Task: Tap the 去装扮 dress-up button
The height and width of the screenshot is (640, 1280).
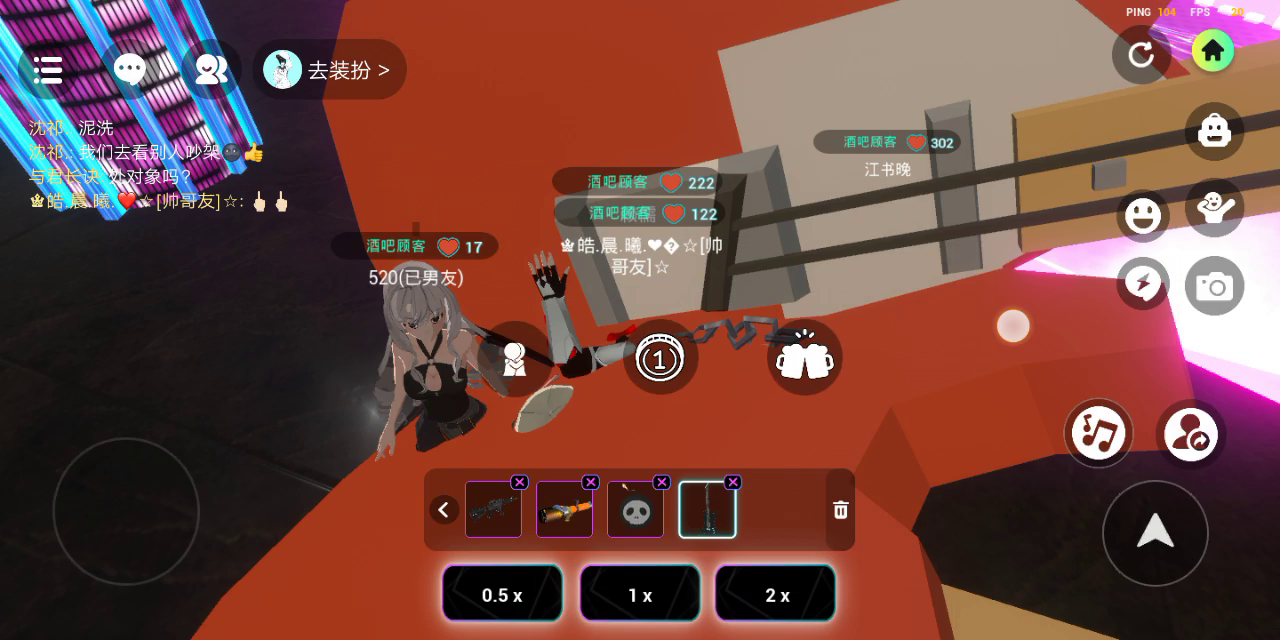Action: [329, 70]
